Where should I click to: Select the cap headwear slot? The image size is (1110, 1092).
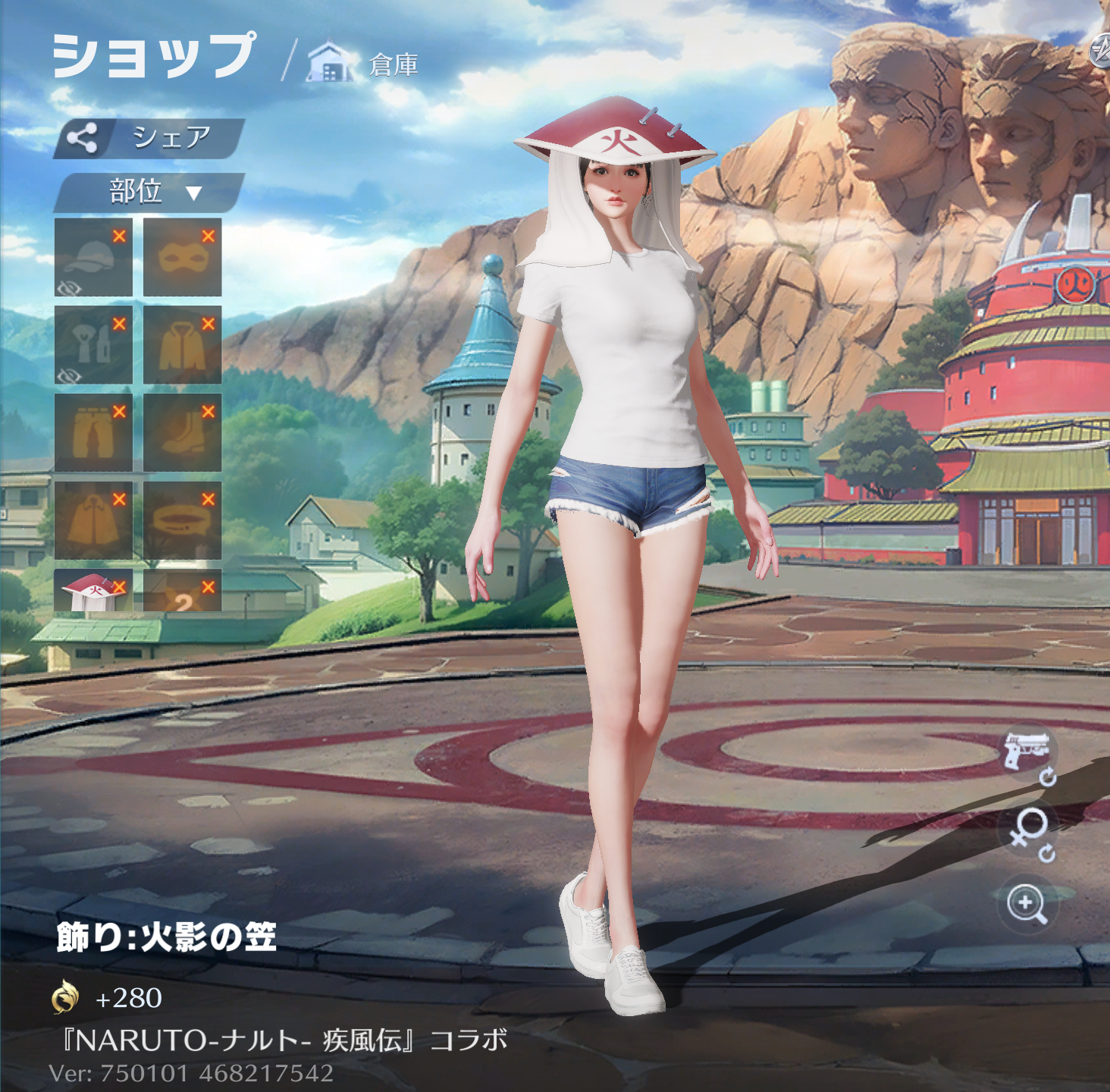[93, 257]
